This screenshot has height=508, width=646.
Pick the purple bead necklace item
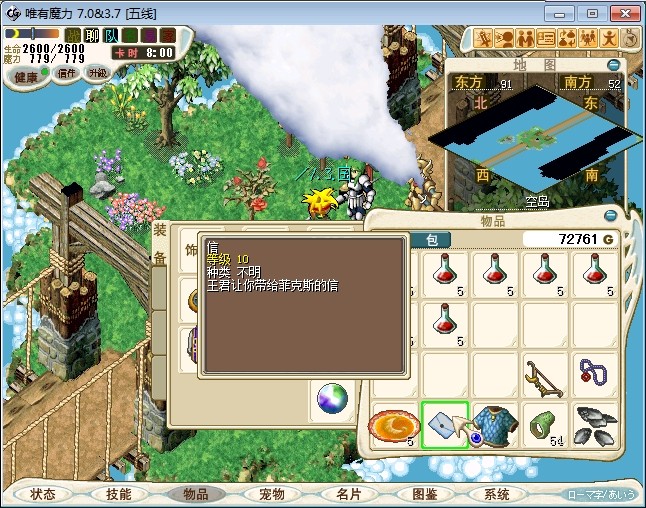tap(594, 376)
